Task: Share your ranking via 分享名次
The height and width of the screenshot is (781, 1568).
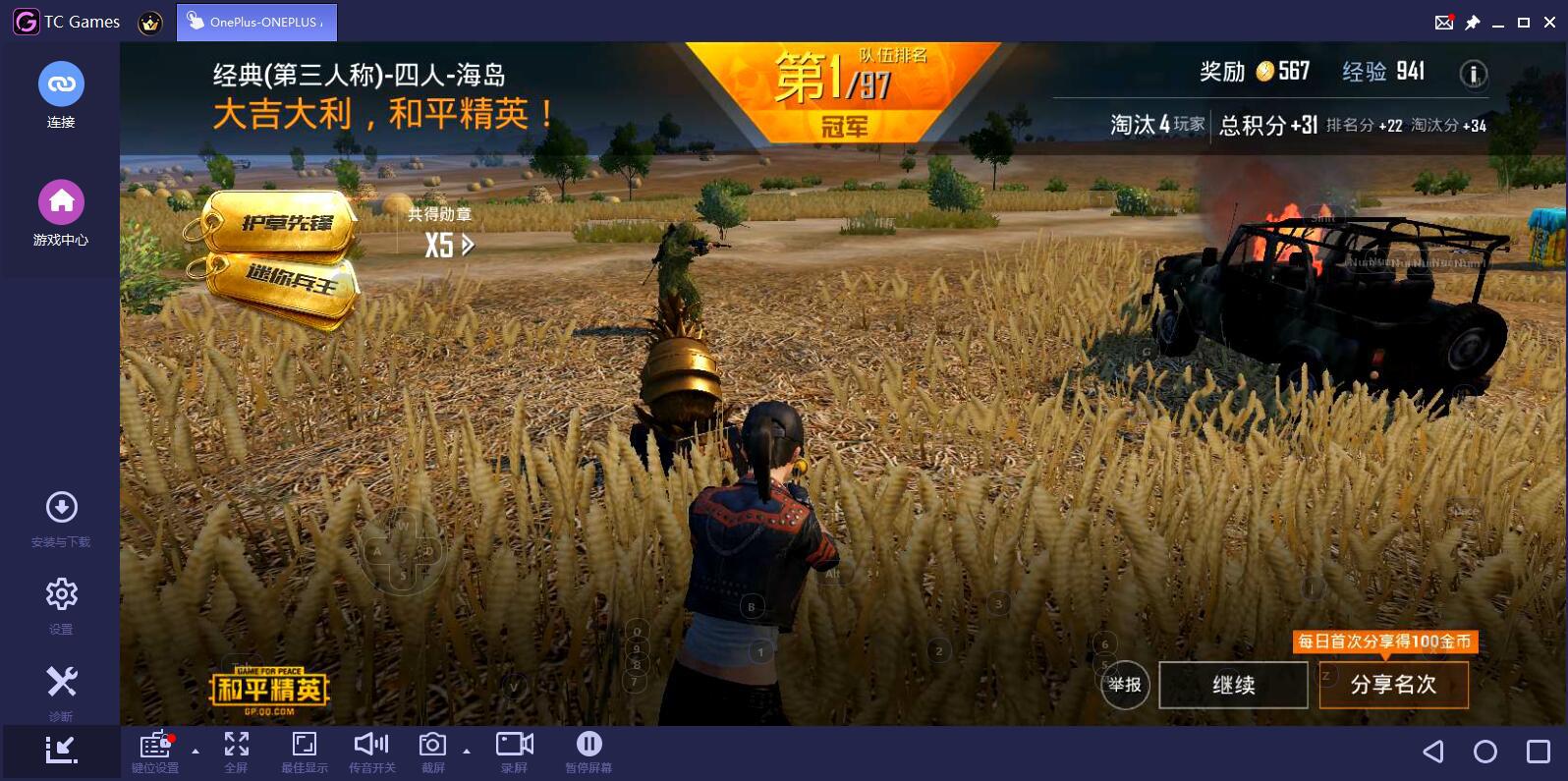Action: point(1392,685)
